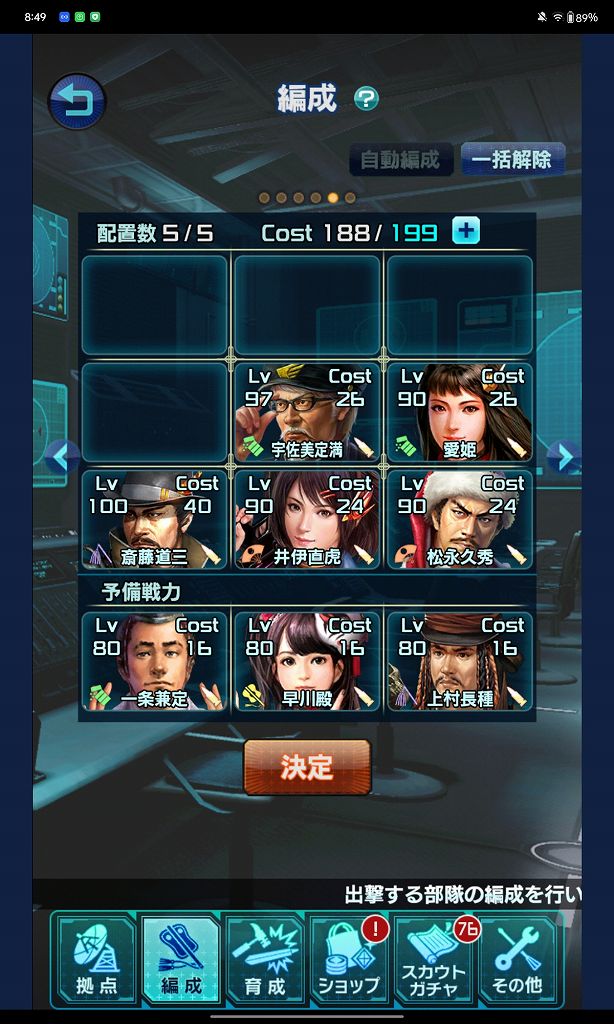The image size is (614, 1024).
Task: Open the スカウトガチャ scout gacha tab
Action: [434, 959]
